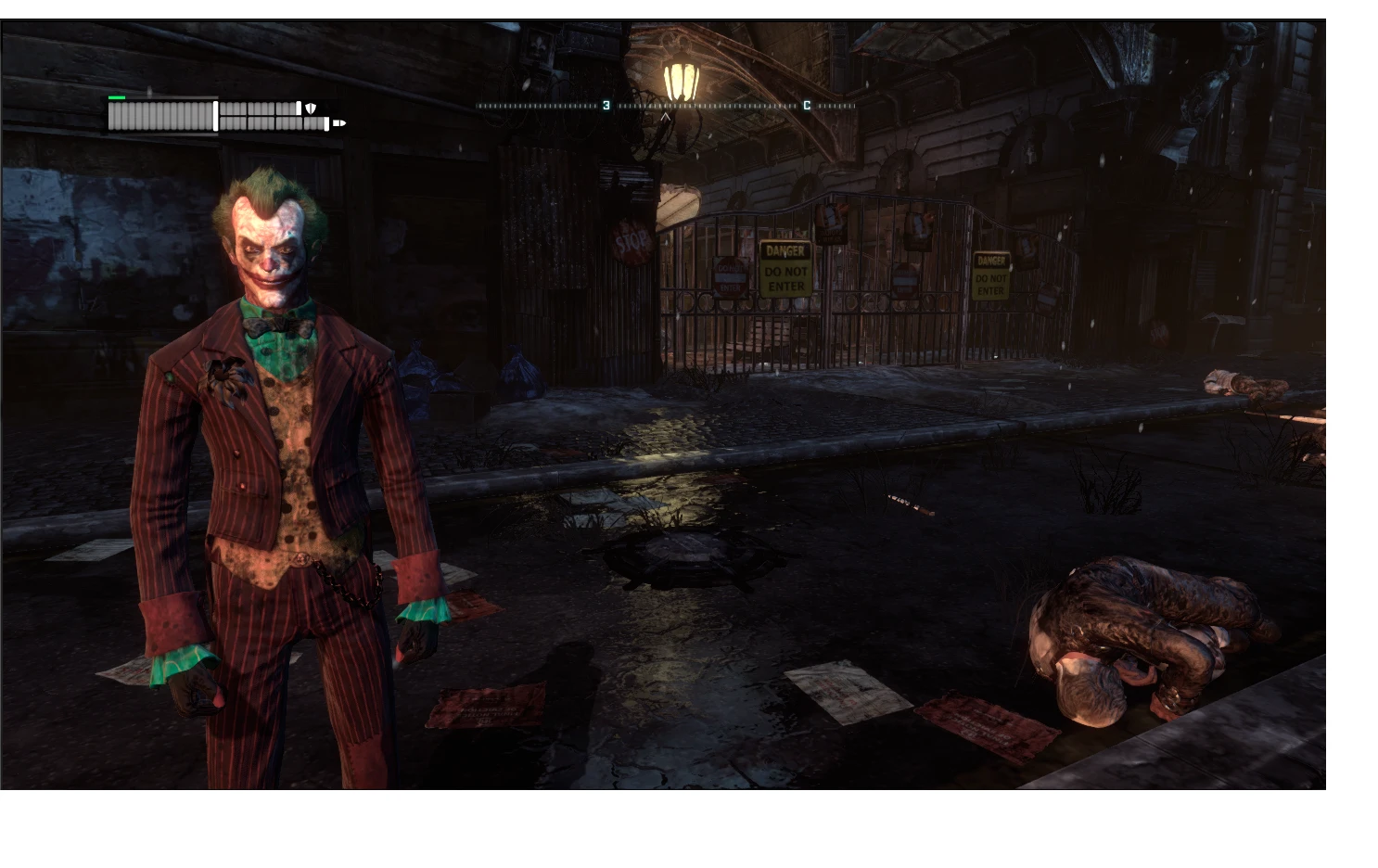This screenshot has height=868, width=1378.
Task: Click the right DANGER DO NOT ENTER sign
Action: pos(991,274)
